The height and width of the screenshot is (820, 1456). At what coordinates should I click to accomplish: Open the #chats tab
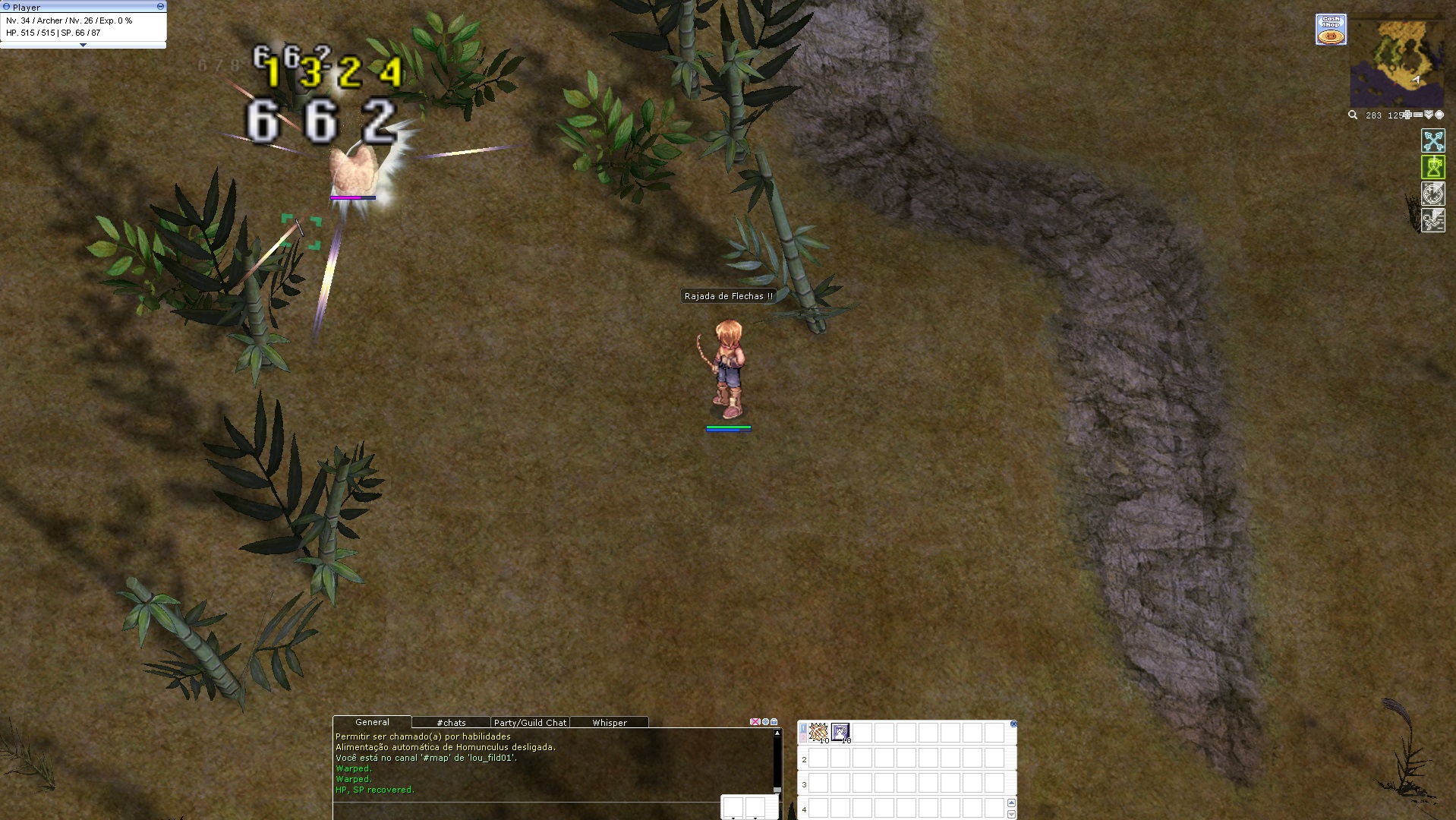(451, 723)
